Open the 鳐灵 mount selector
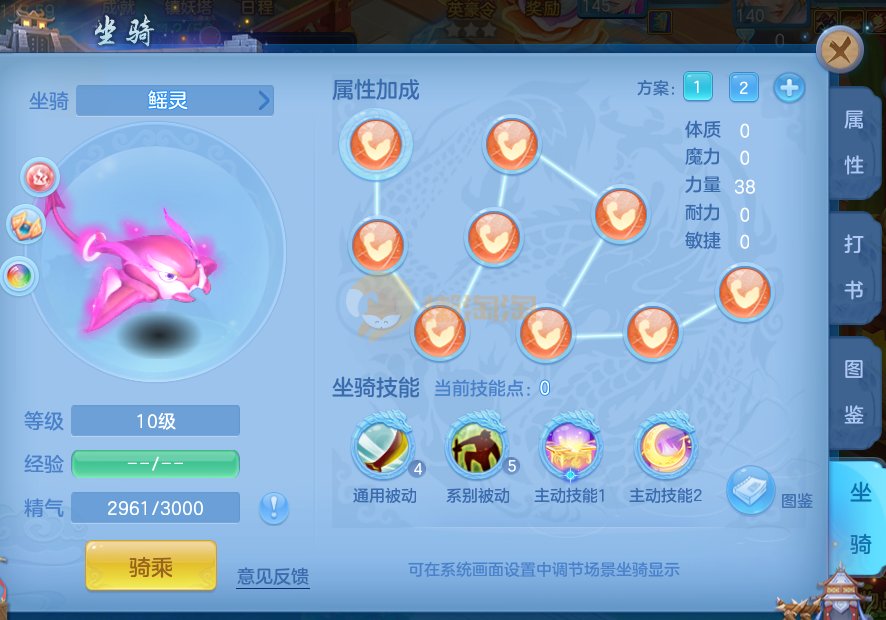Viewport: 886px width, 620px height. coord(175,100)
